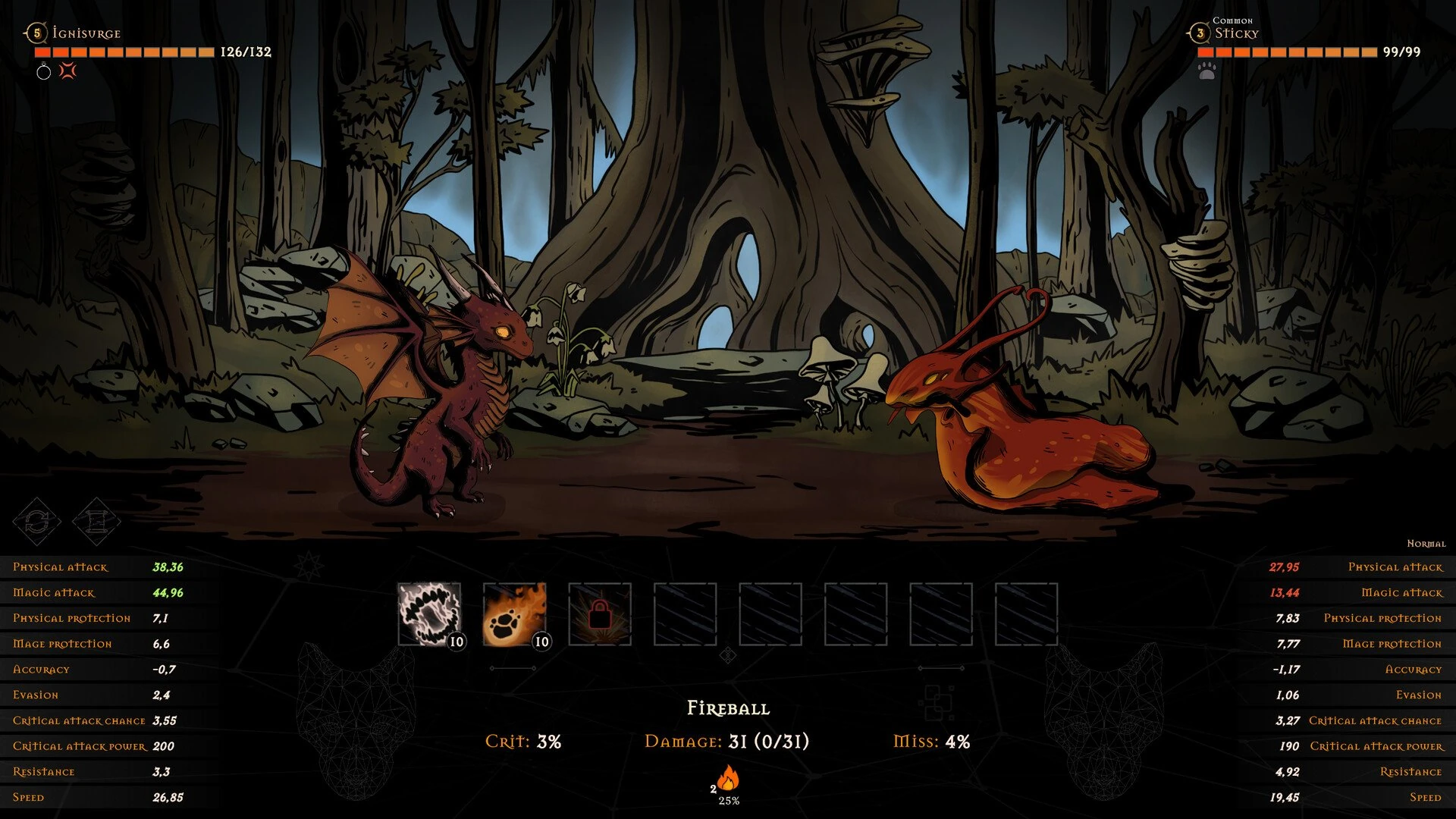The image size is (1456, 819).
Task: Inspect Ignisurge's ring status icon
Action: [x=44, y=72]
